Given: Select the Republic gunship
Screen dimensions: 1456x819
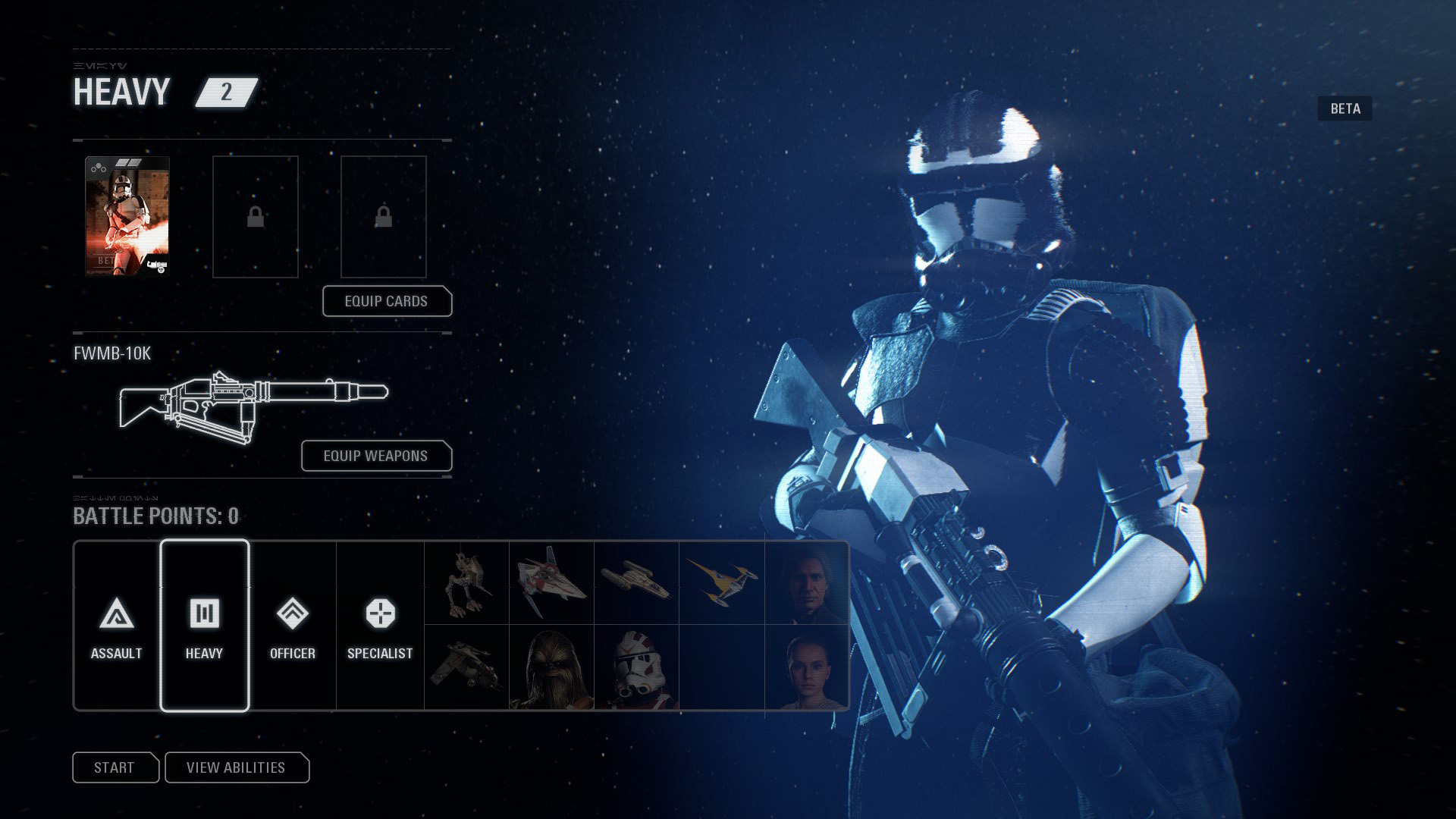Looking at the screenshot, I should (x=466, y=666).
